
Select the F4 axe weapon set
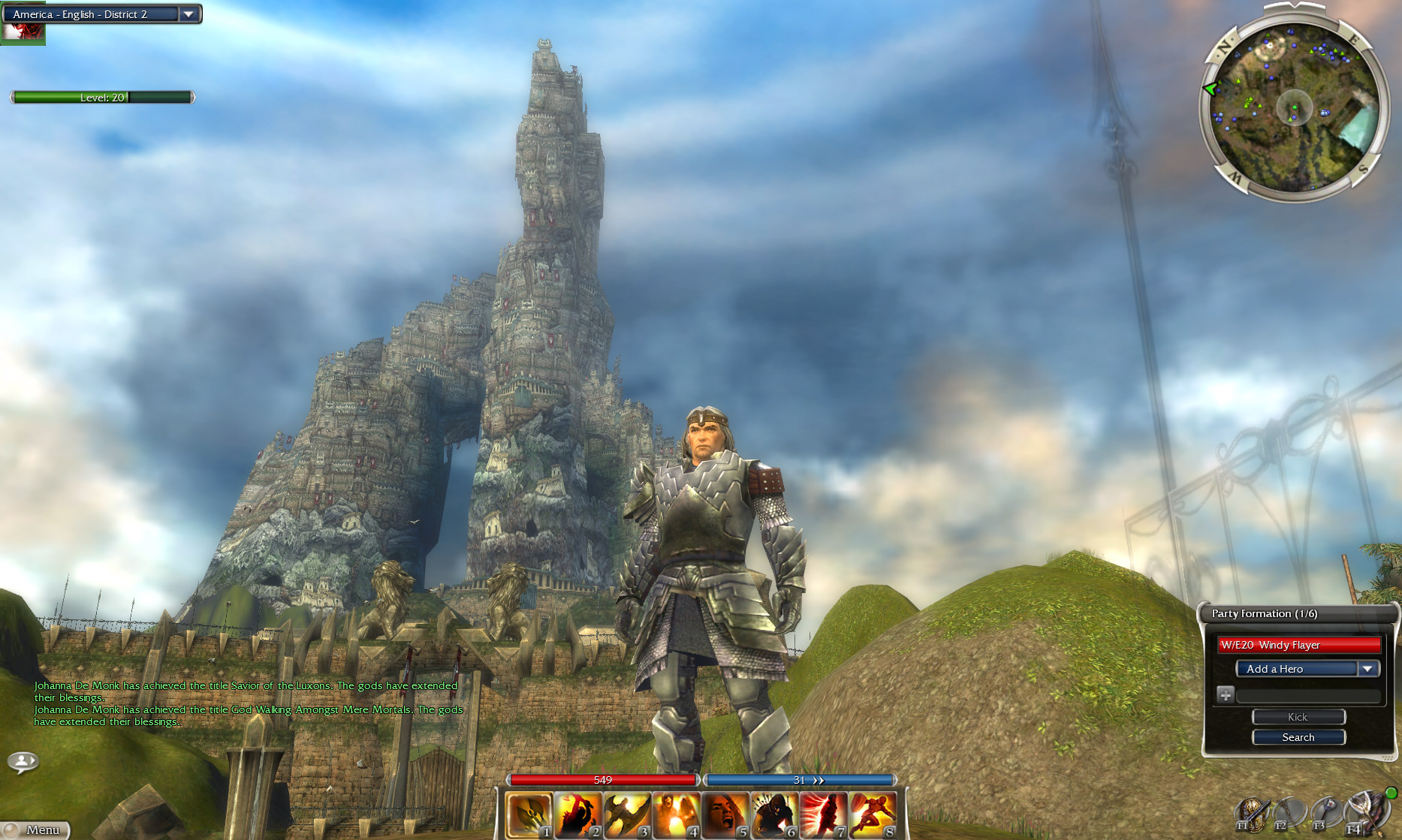pos(1367,812)
